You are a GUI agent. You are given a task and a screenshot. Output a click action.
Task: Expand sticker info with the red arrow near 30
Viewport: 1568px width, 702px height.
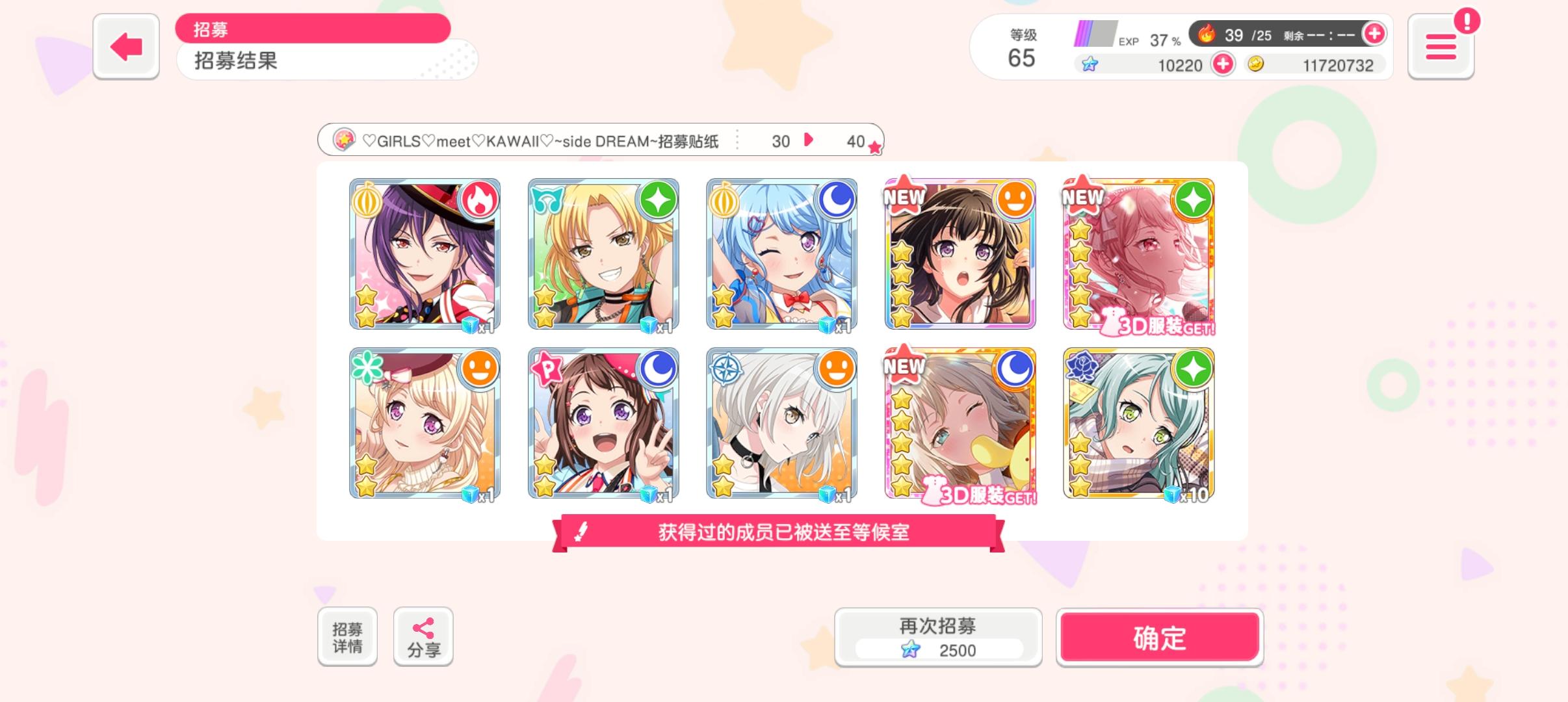(x=808, y=140)
